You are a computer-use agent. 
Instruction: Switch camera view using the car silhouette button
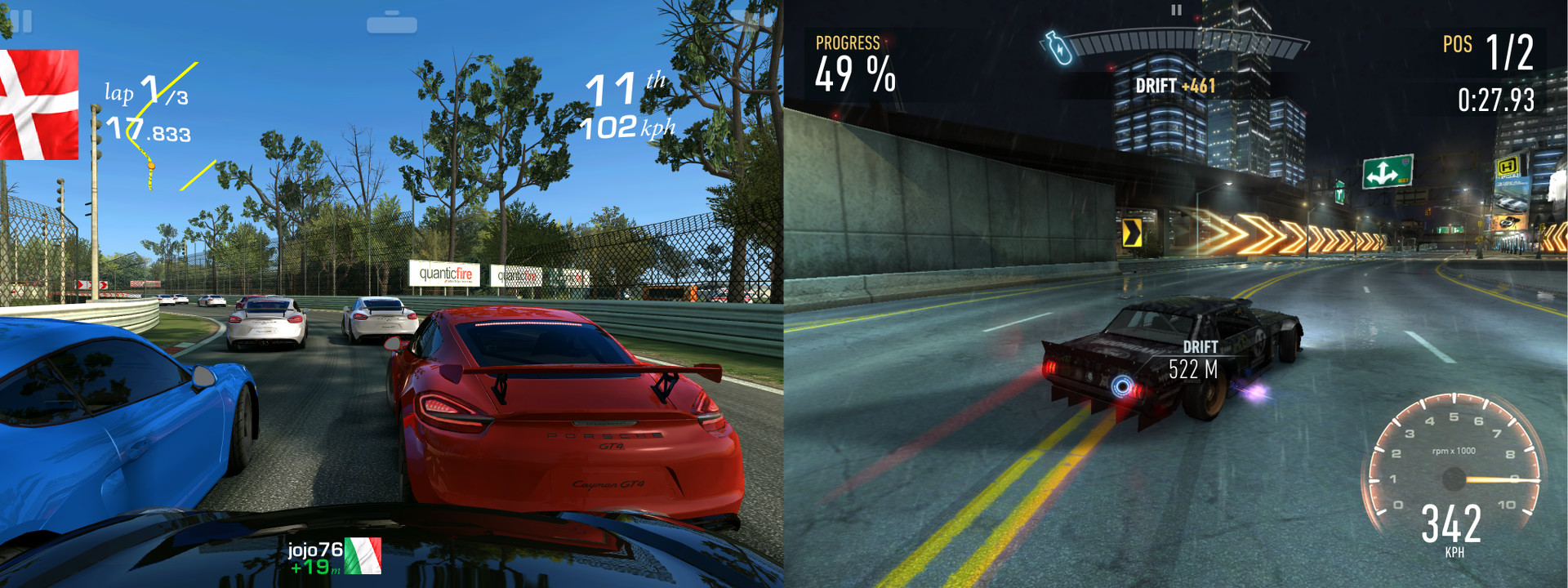pyautogui.click(x=392, y=24)
